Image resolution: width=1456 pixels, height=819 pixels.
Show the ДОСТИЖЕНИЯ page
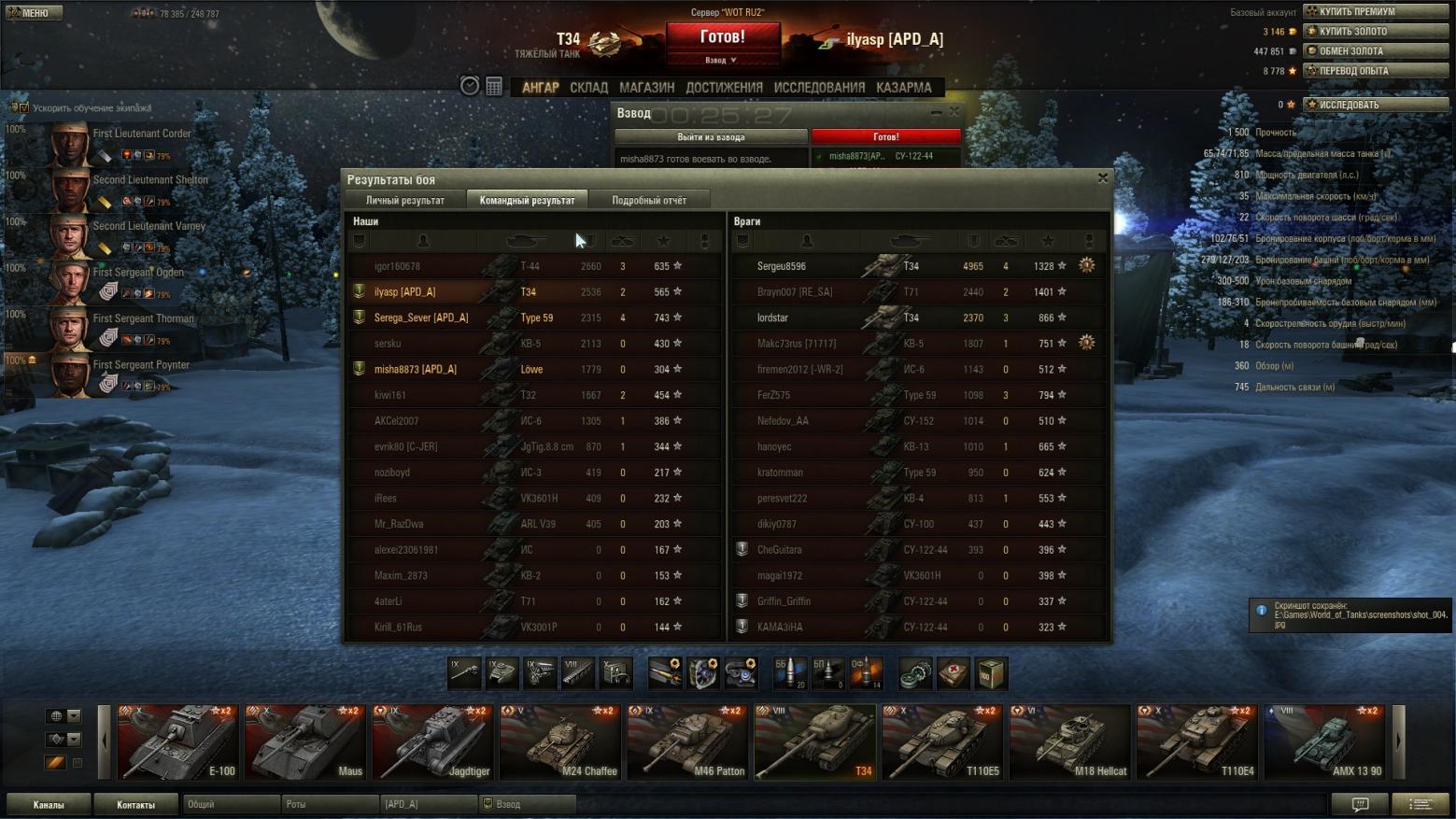(x=724, y=88)
